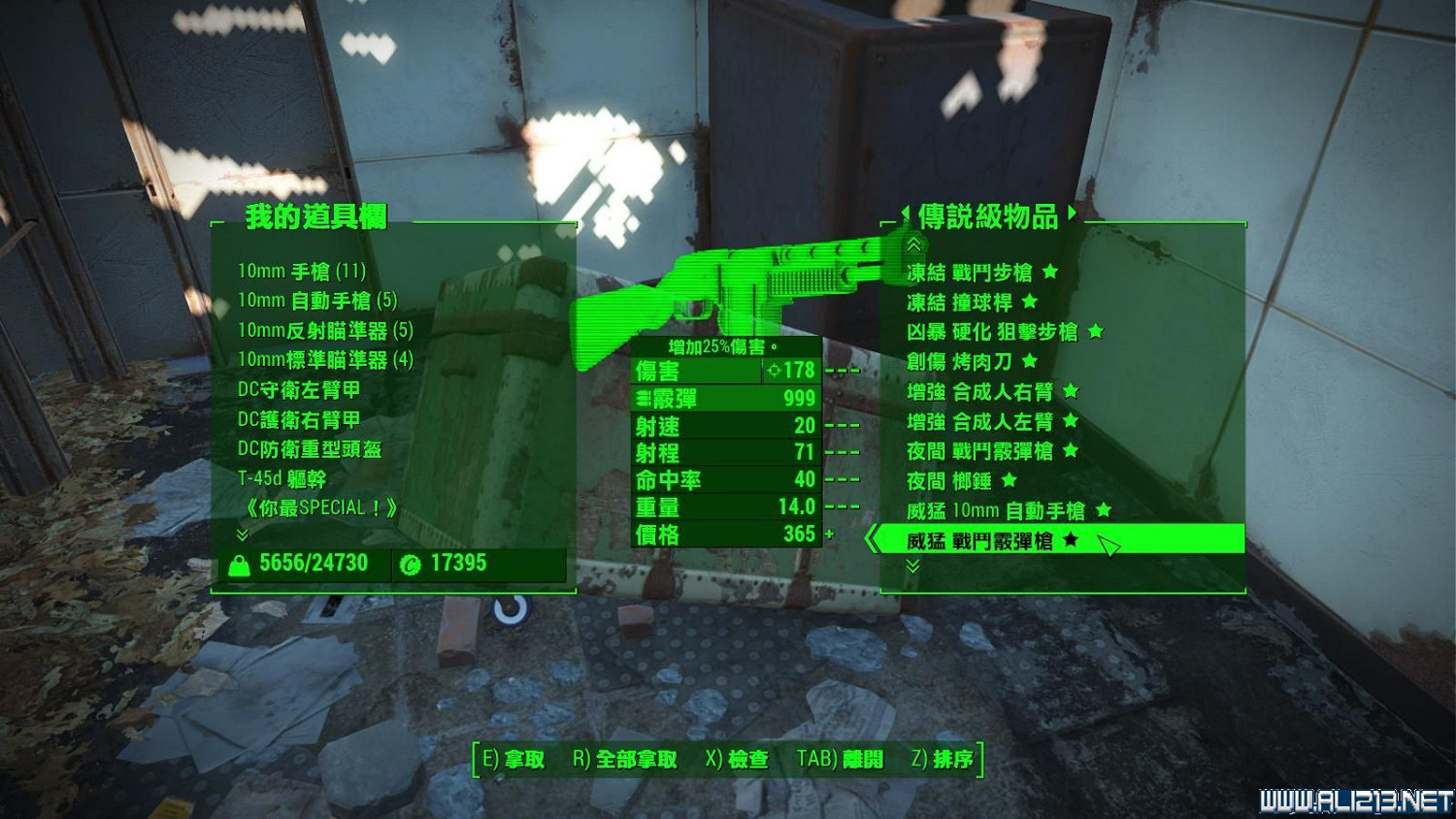Screen dimensions: 1456x819
Task: Click the star next to 威猛 10mm 自動手槍
Action: click(x=1102, y=510)
